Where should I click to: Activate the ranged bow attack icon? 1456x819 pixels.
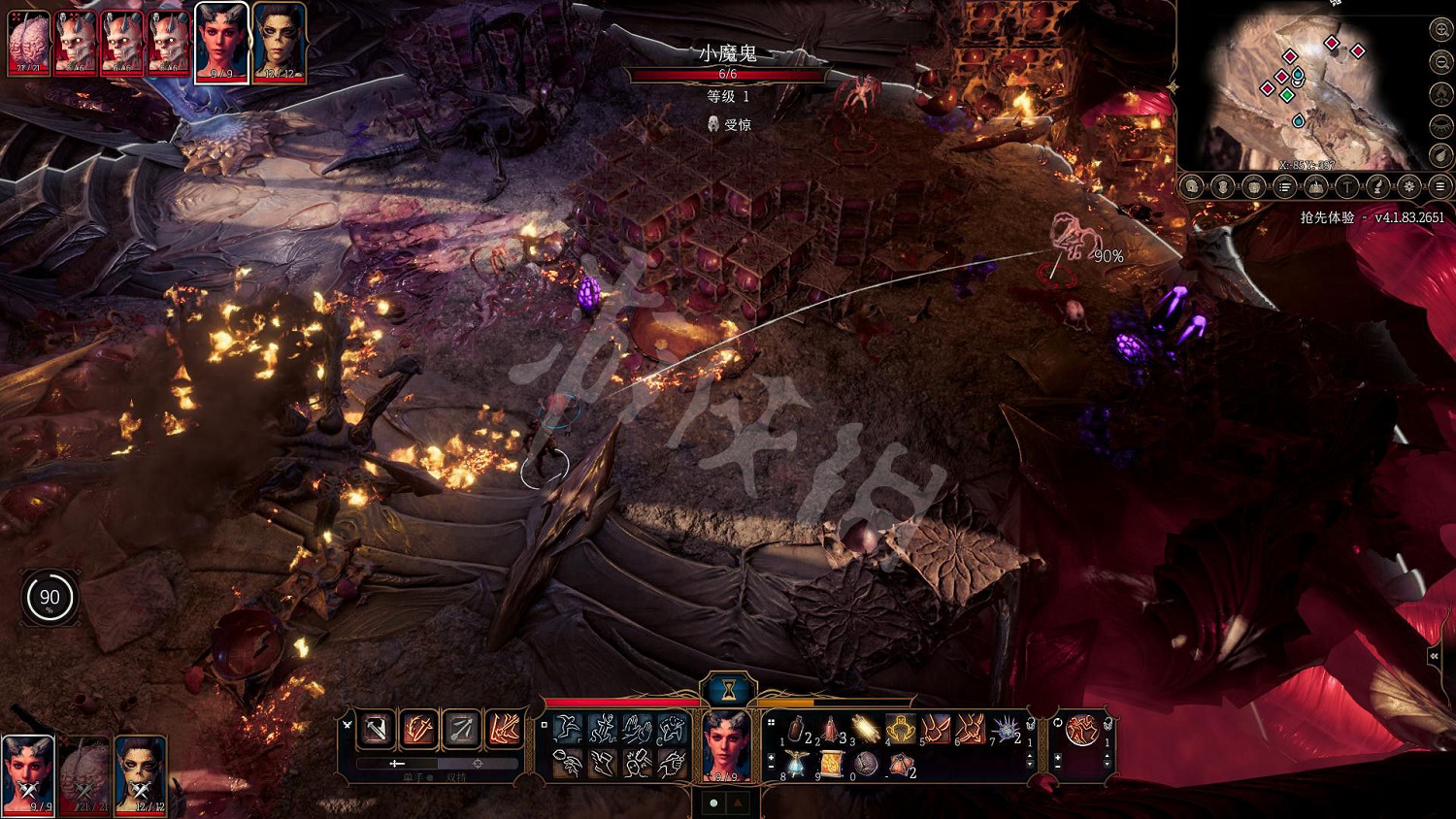pos(461,729)
